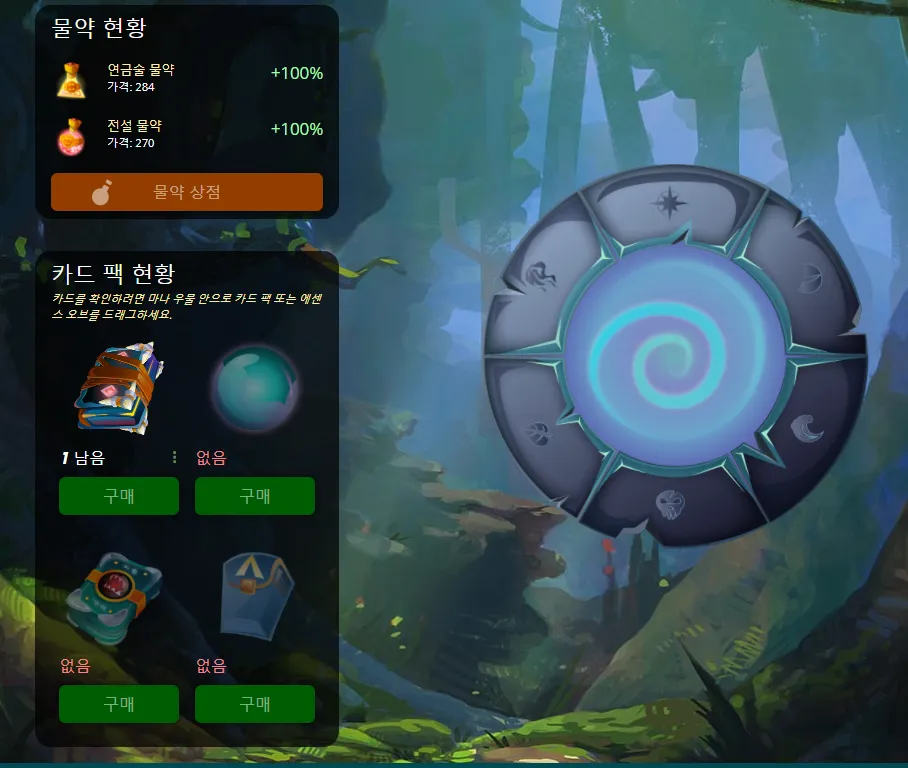Select the 전설 물약 potion icon
Image resolution: width=908 pixels, height=768 pixels.
70,134
